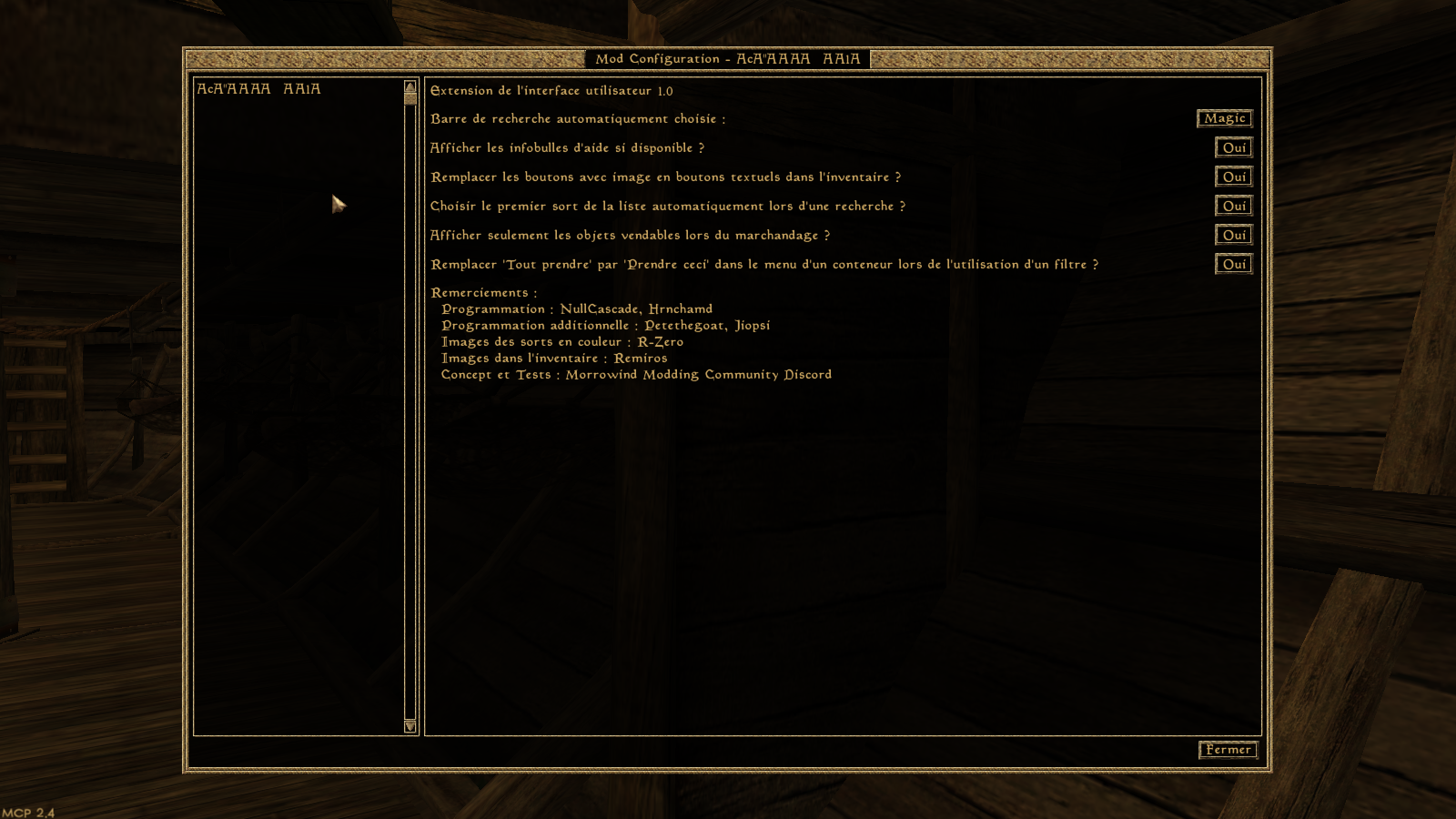Screen dimensions: 1456x819
Task: Click the Morrowind Modding Community Discord credit
Action: click(x=635, y=374)
